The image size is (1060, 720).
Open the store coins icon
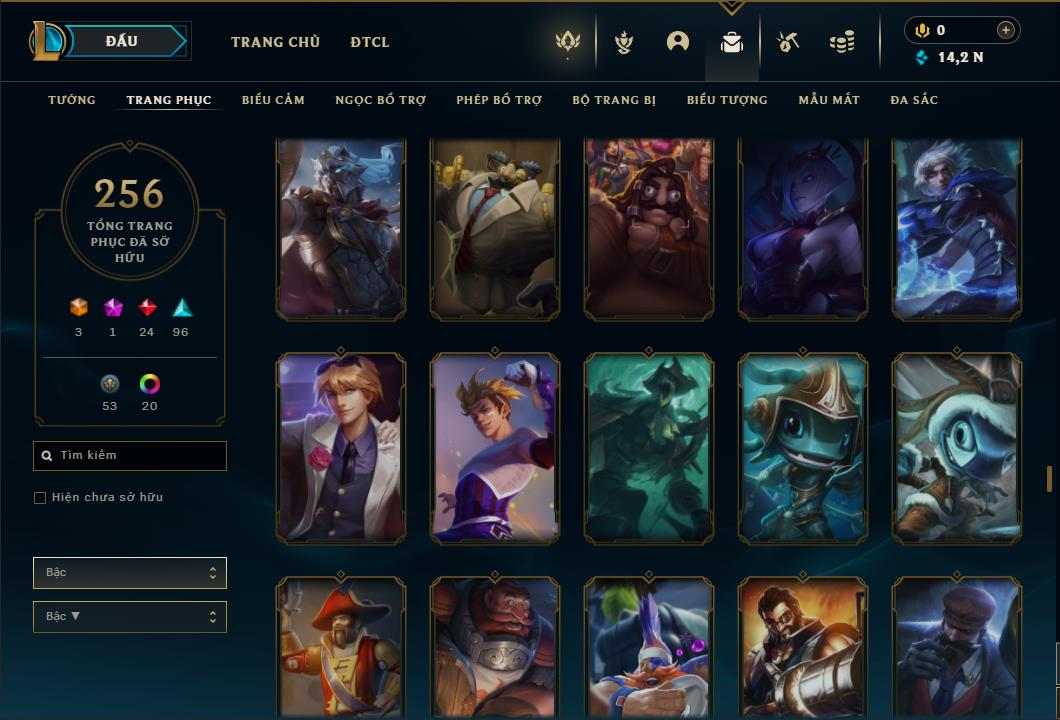click(x=842, y=42)
